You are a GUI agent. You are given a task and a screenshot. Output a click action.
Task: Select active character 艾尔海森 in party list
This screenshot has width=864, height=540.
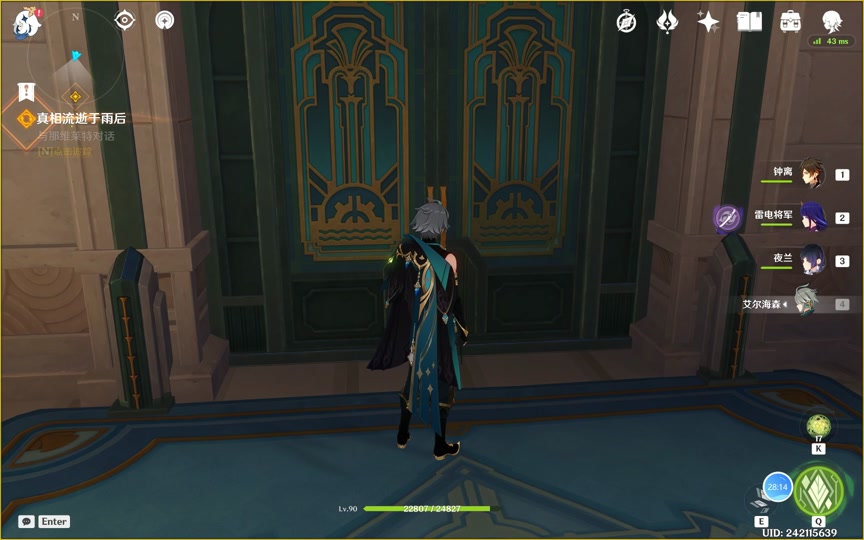coord(805,302)
